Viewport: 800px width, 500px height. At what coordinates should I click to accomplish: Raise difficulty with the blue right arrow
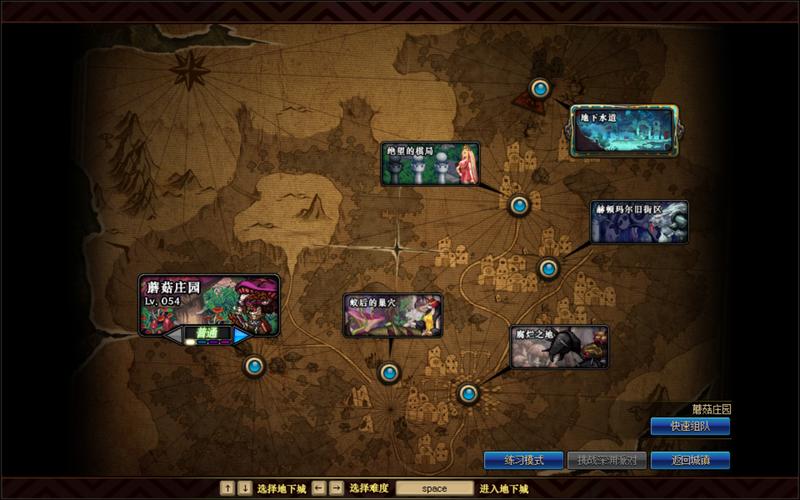click(241, 336)
